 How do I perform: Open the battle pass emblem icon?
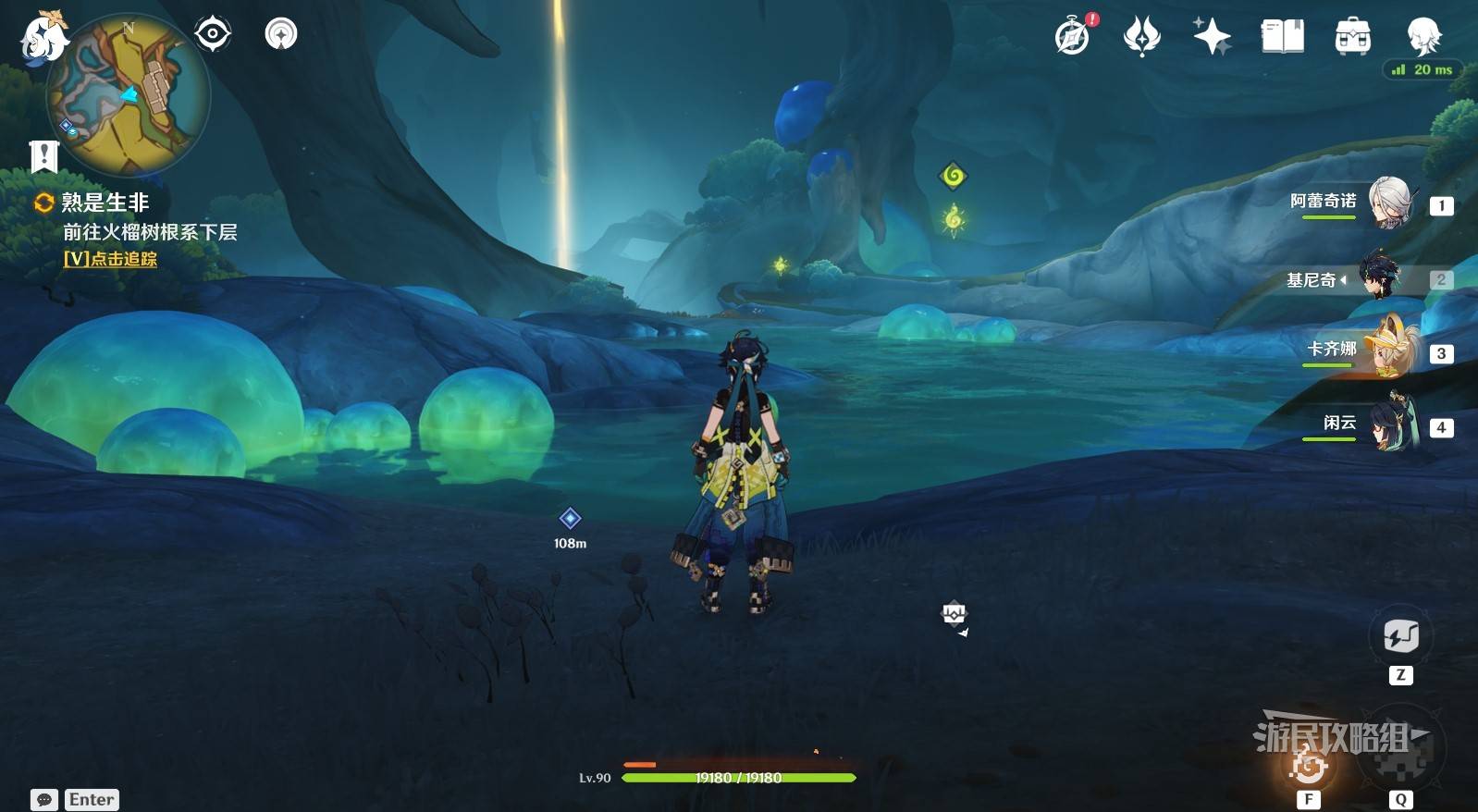1141,36
